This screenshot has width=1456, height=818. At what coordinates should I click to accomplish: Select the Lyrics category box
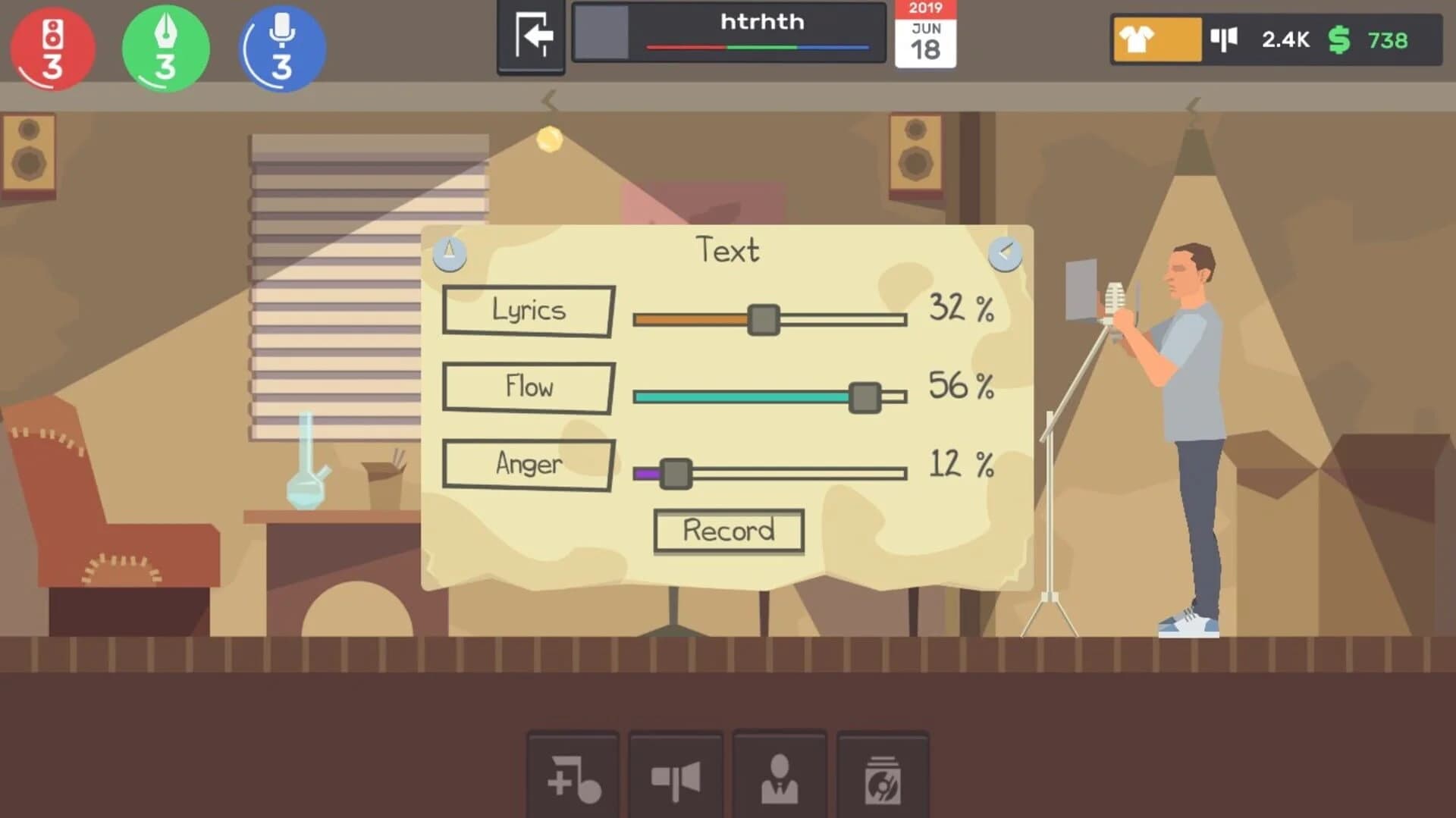click(529, 310)
